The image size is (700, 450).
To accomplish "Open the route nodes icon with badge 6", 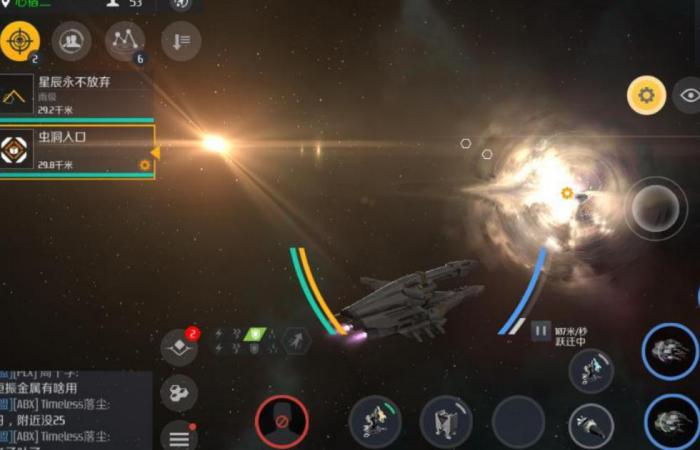I will [125, 41].
